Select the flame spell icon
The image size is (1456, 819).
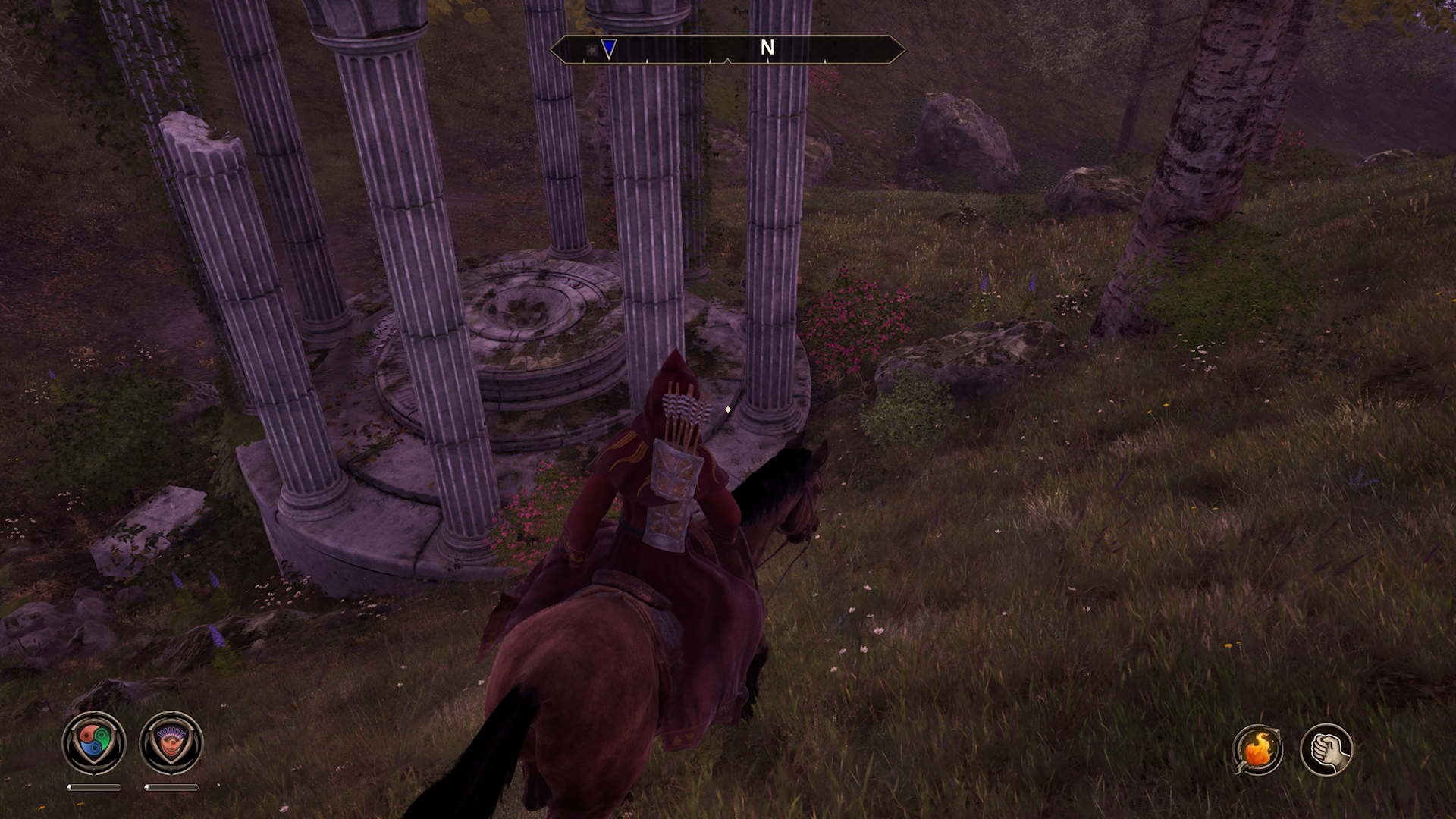tap(1257, 749)
